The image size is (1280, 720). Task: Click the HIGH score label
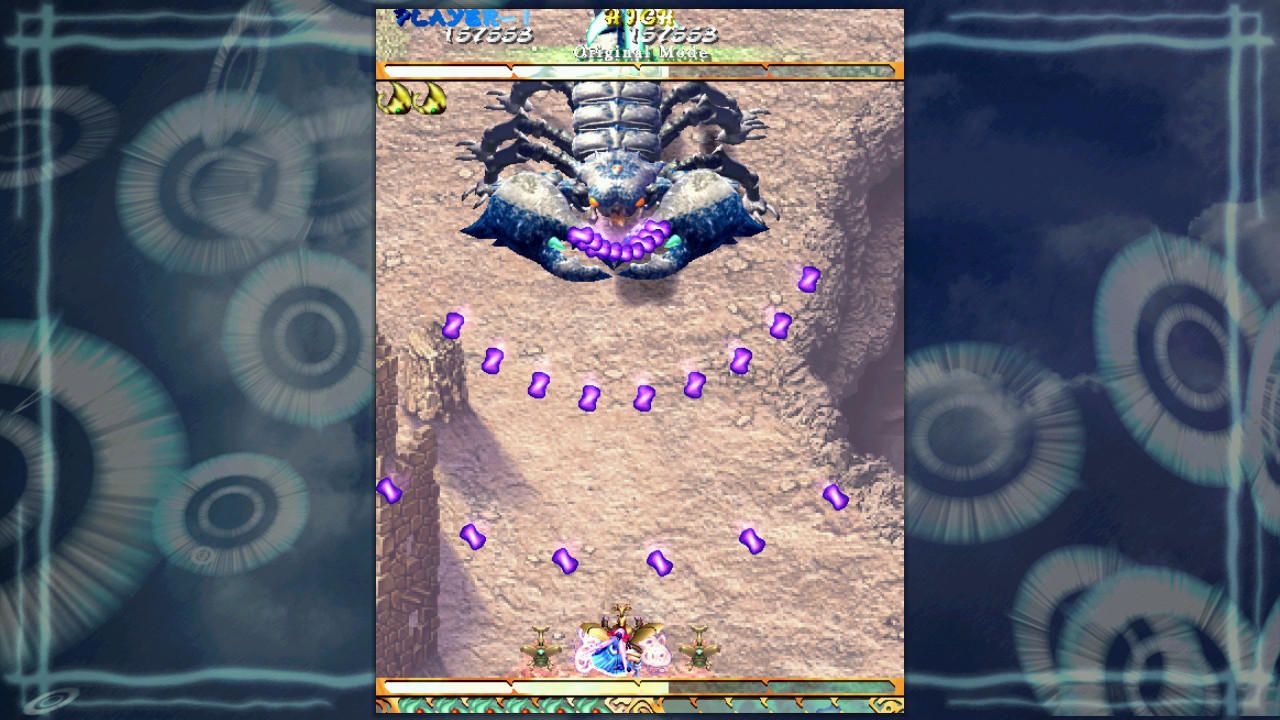click(640, 17)
